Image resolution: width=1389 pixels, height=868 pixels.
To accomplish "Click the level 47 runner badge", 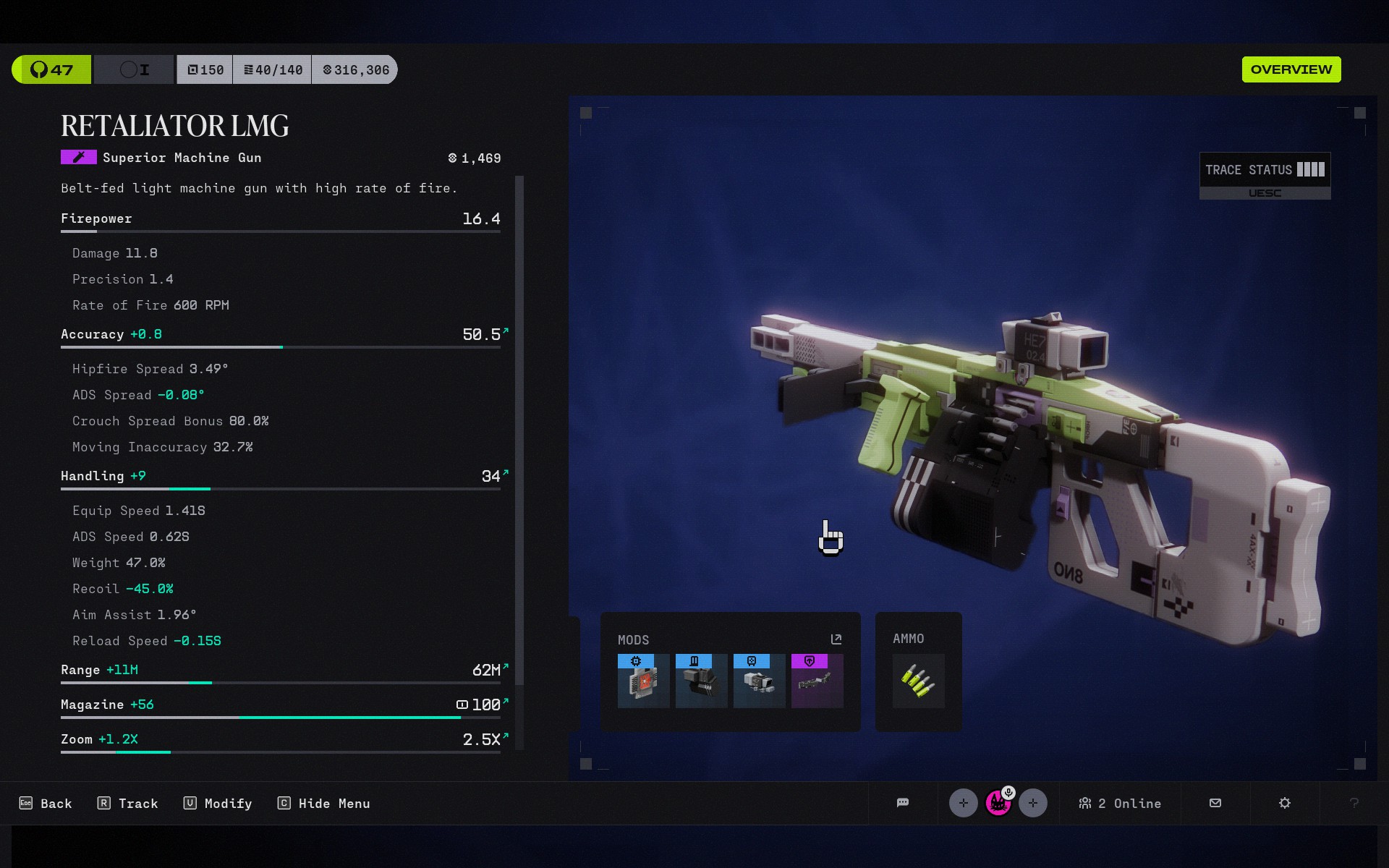I will [51, 69].
